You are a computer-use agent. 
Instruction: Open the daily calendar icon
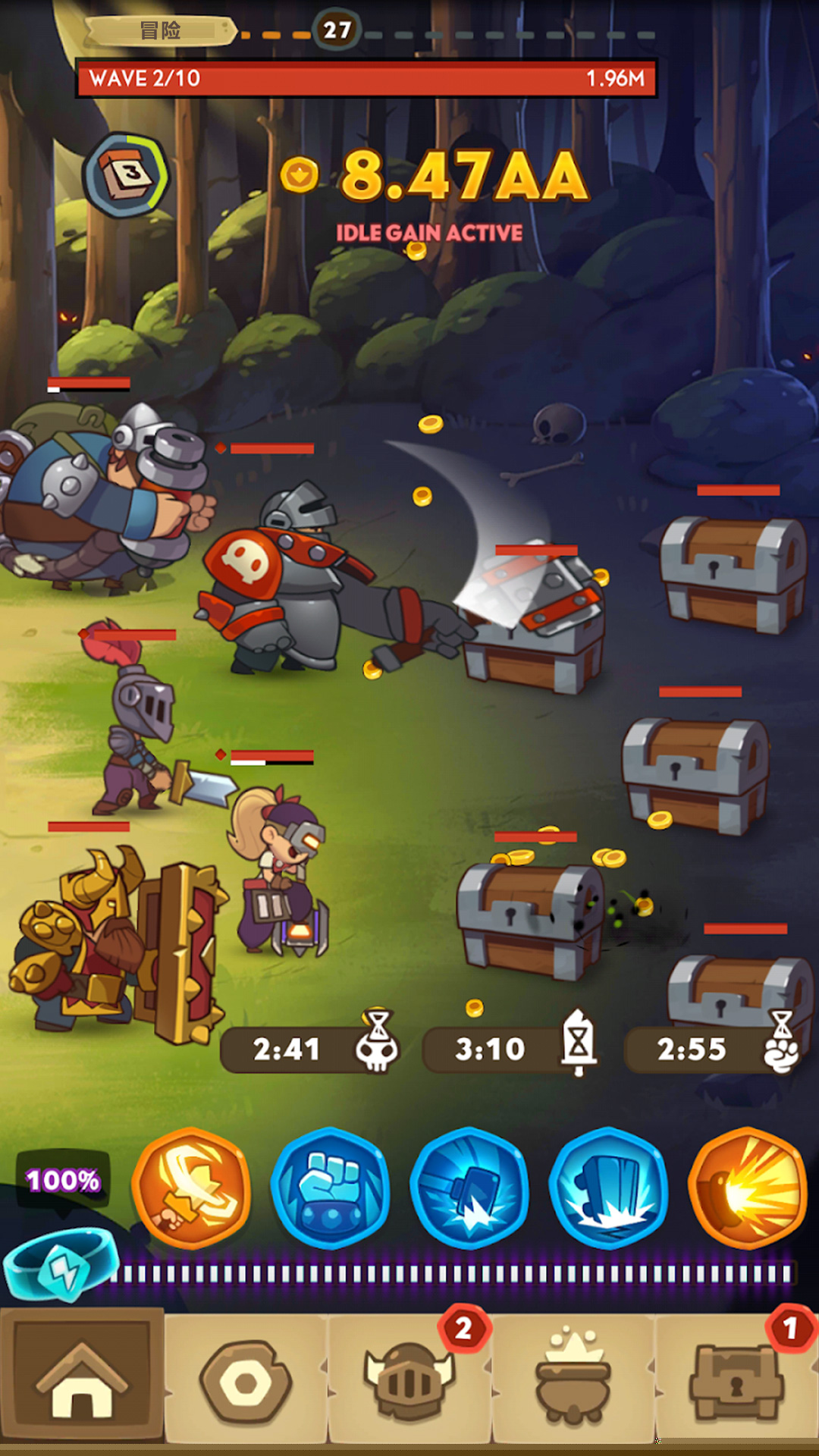click(127, 175)
